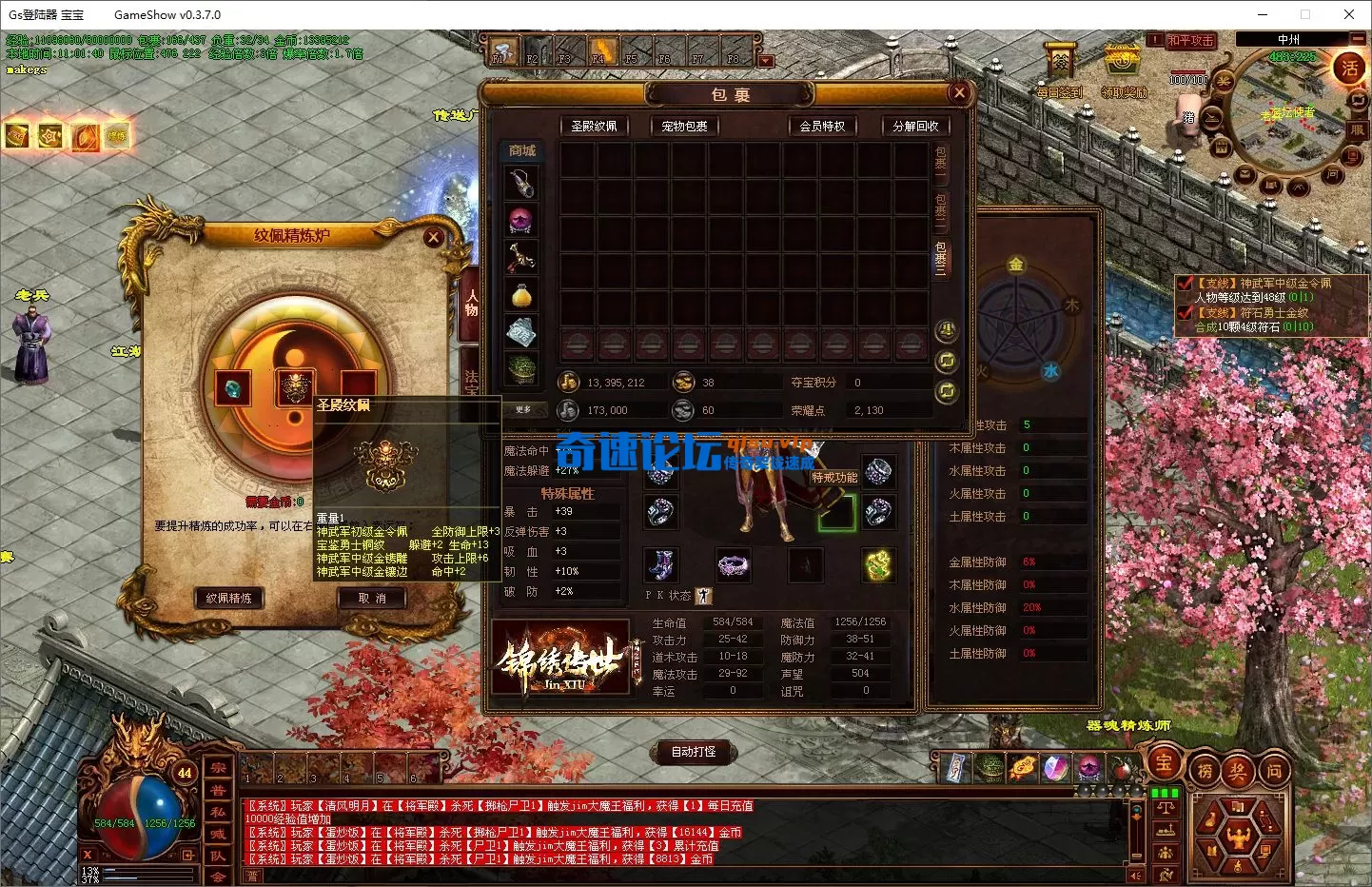Click the 活 activity icon beside minimap
This screenshot has height=887, width=1372.
tap(1350, 69)
